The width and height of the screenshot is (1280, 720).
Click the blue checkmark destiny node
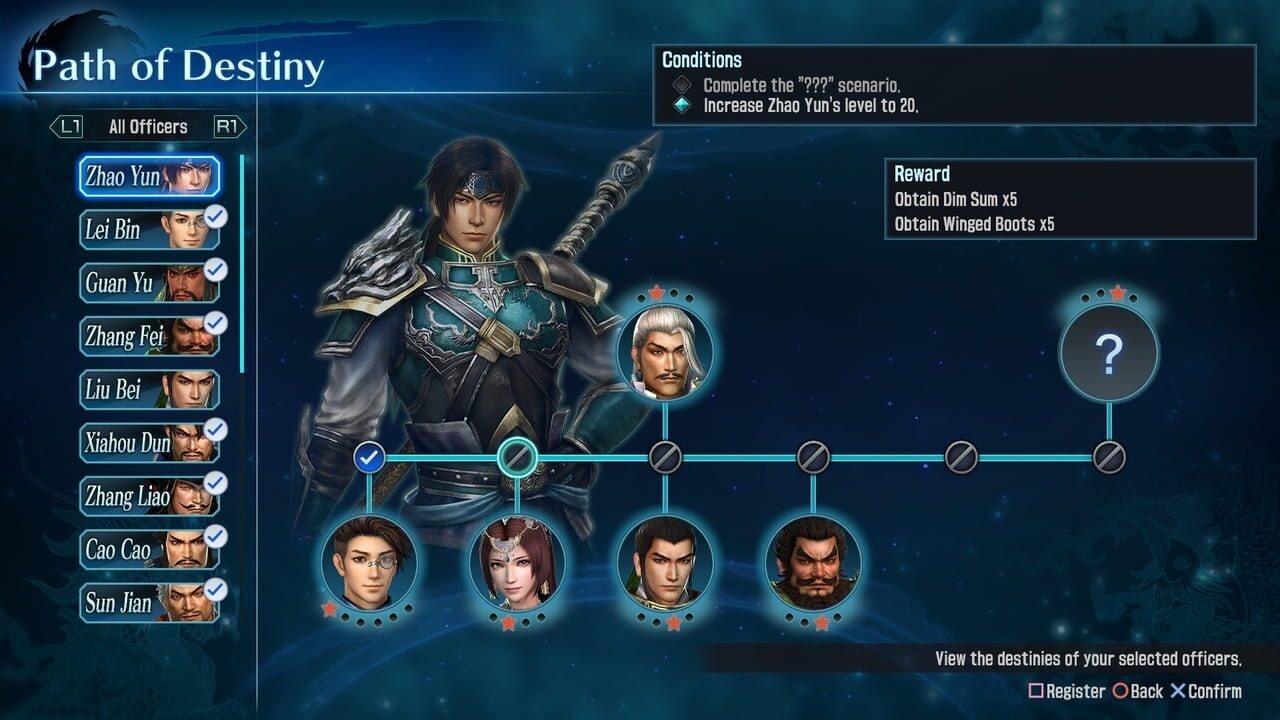pyautogui.click(x=371, y=458)
